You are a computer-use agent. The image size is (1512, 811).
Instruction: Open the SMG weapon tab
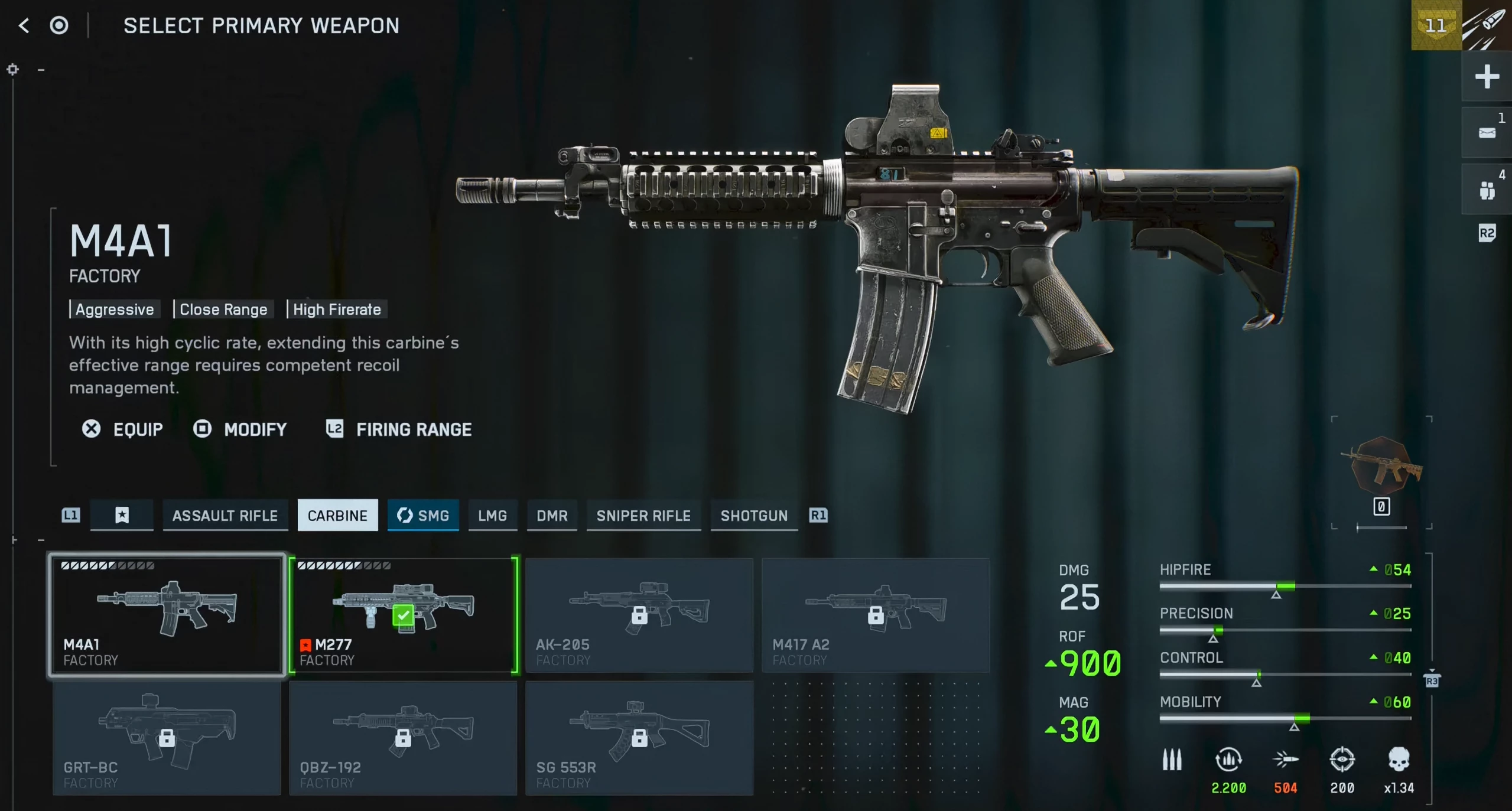[x=423, y=516]
